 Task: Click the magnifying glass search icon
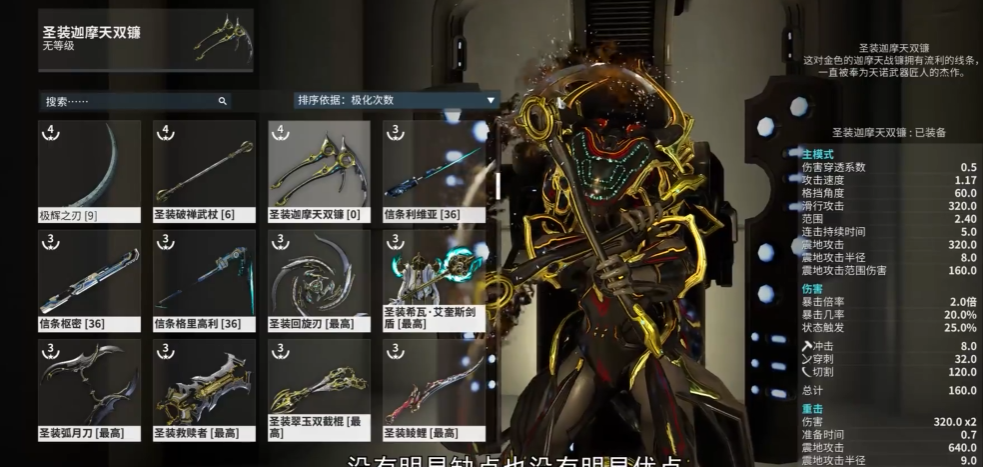coord(222,101)
